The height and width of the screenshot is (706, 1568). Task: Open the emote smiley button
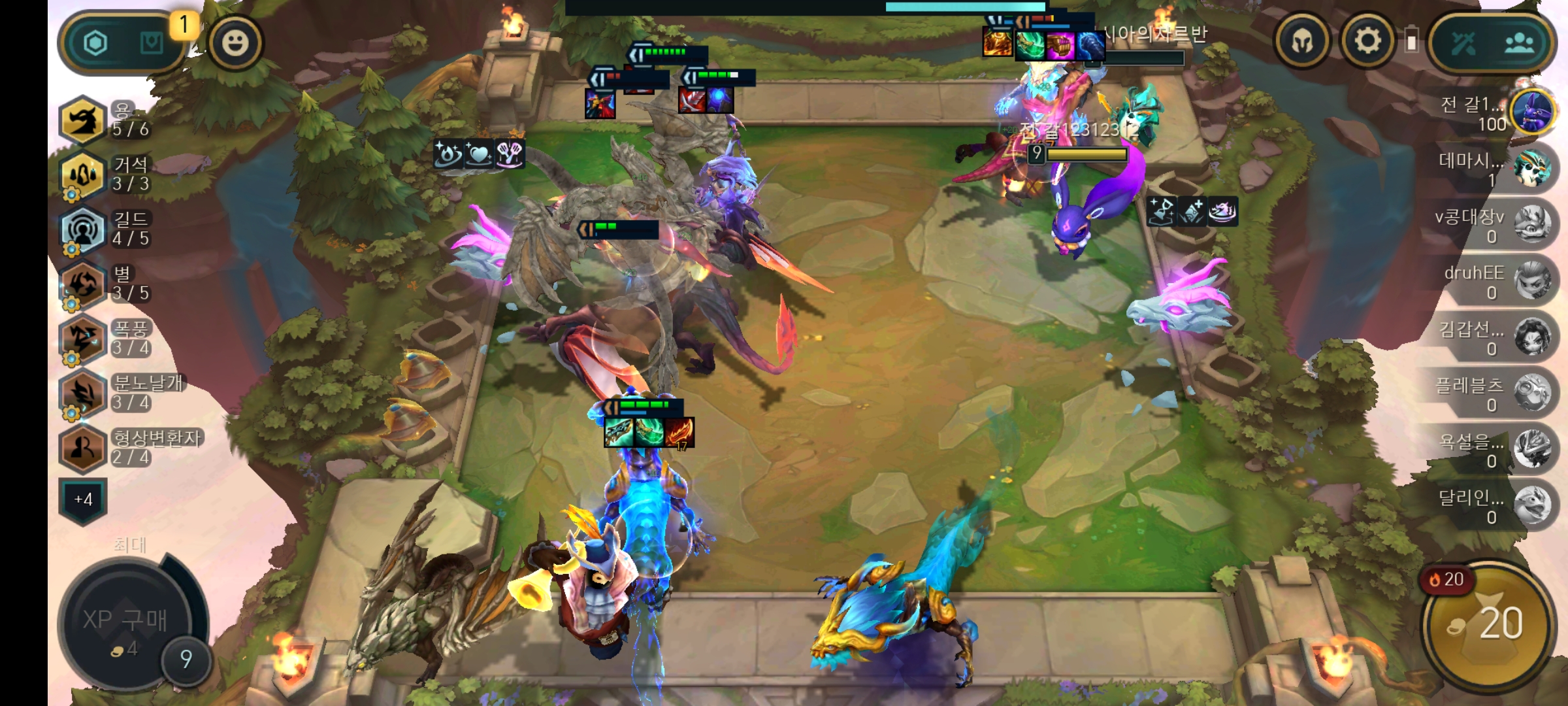click(x=235, y=43)
